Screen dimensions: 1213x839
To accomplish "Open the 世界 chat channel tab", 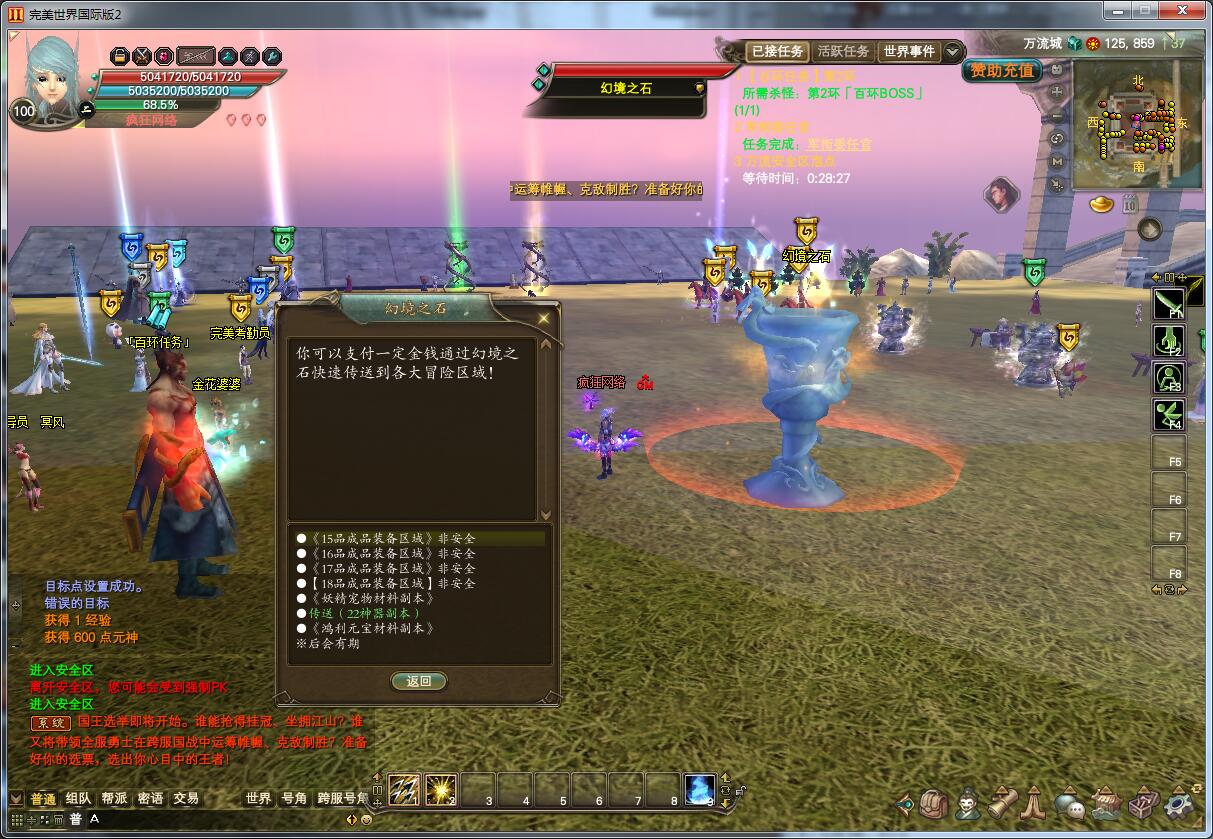I will pos(258,798).
